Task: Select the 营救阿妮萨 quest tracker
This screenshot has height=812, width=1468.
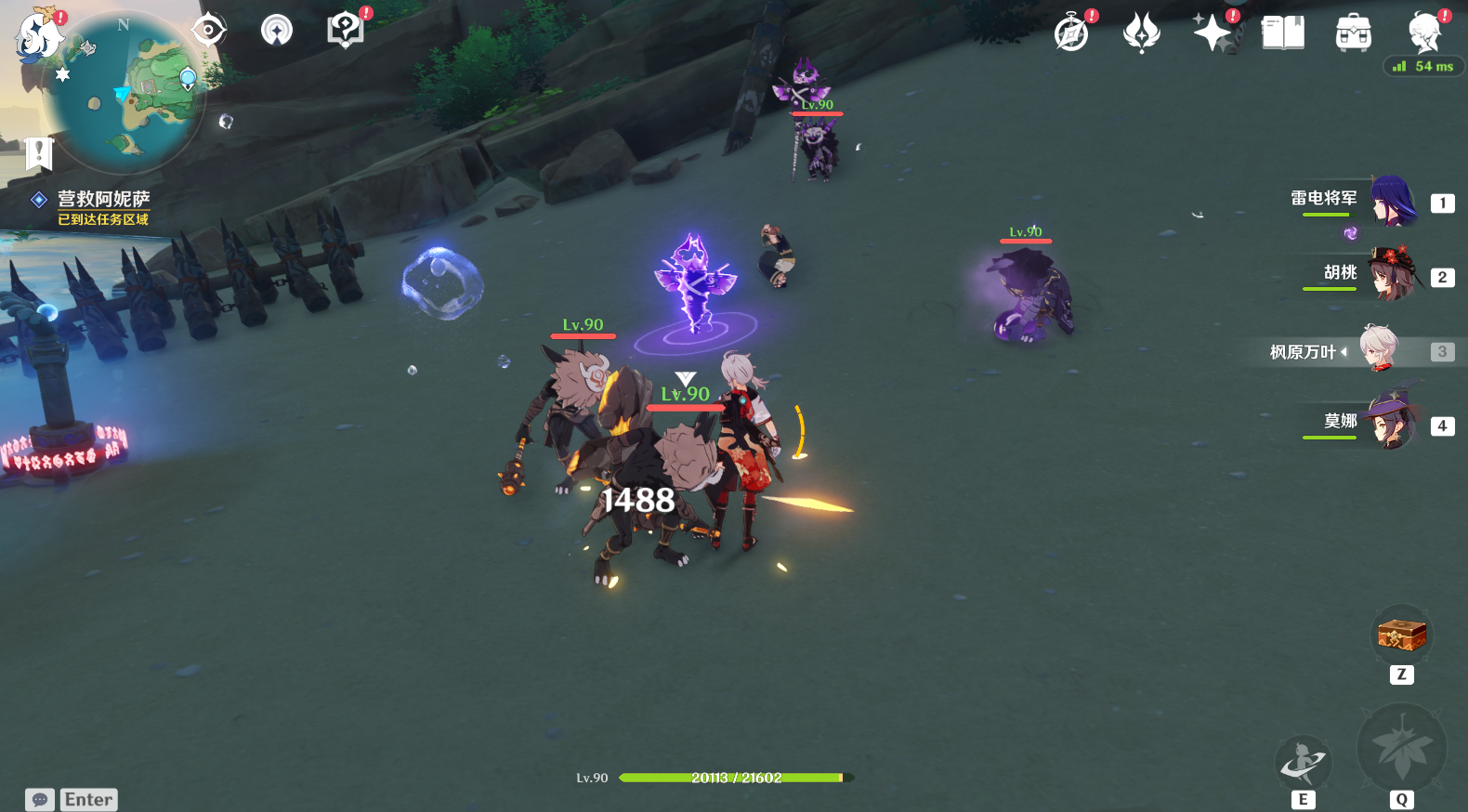Action: [103, 199]
